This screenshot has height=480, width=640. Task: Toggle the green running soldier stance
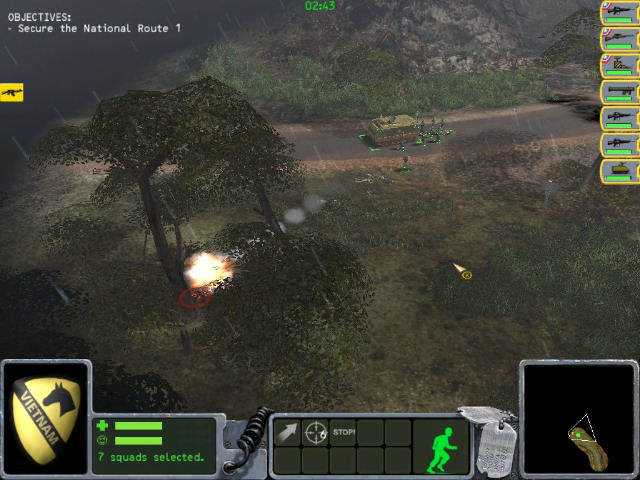point(440,449)
